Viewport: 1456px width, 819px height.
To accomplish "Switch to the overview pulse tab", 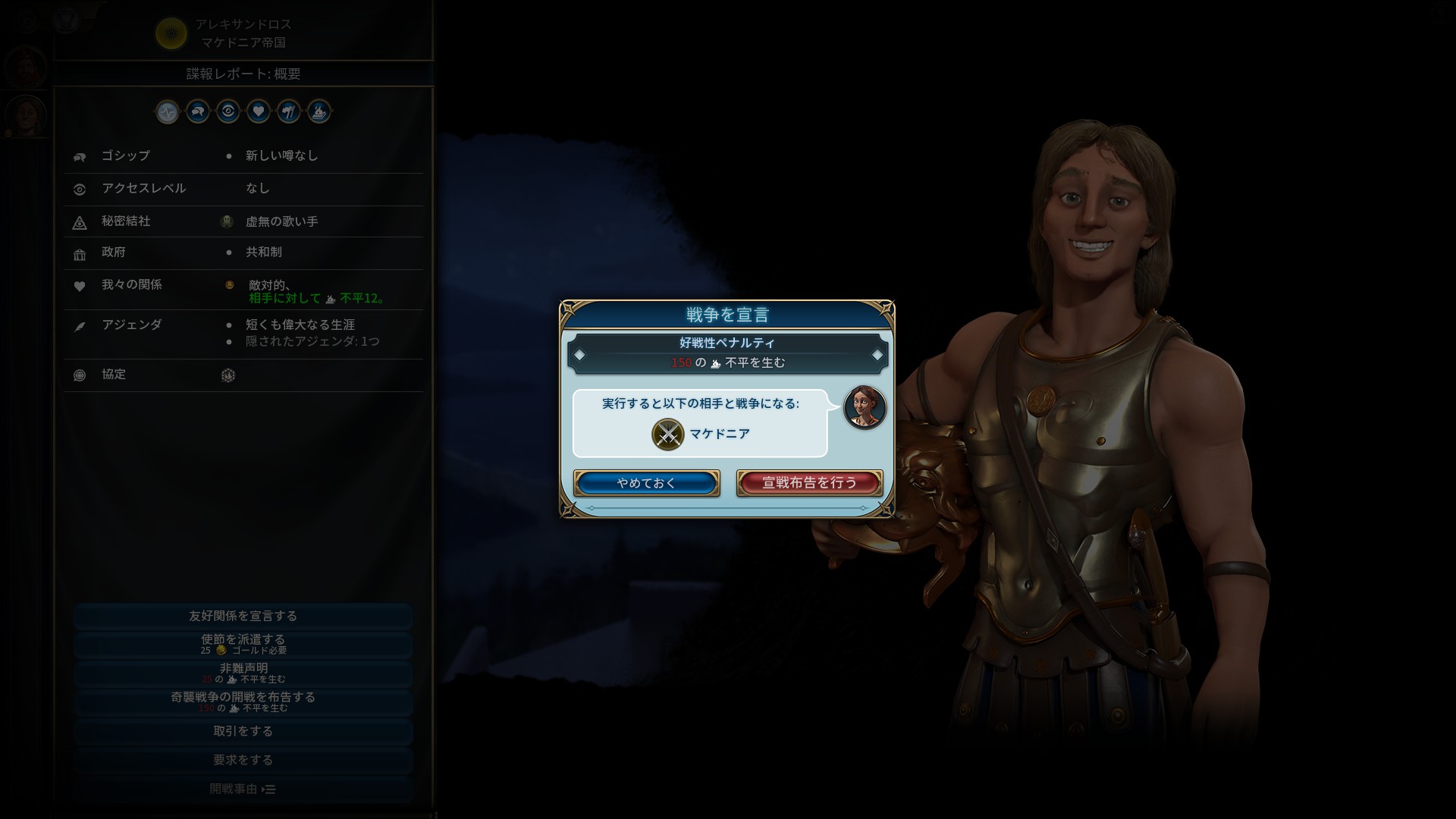I will click(168, 112).
